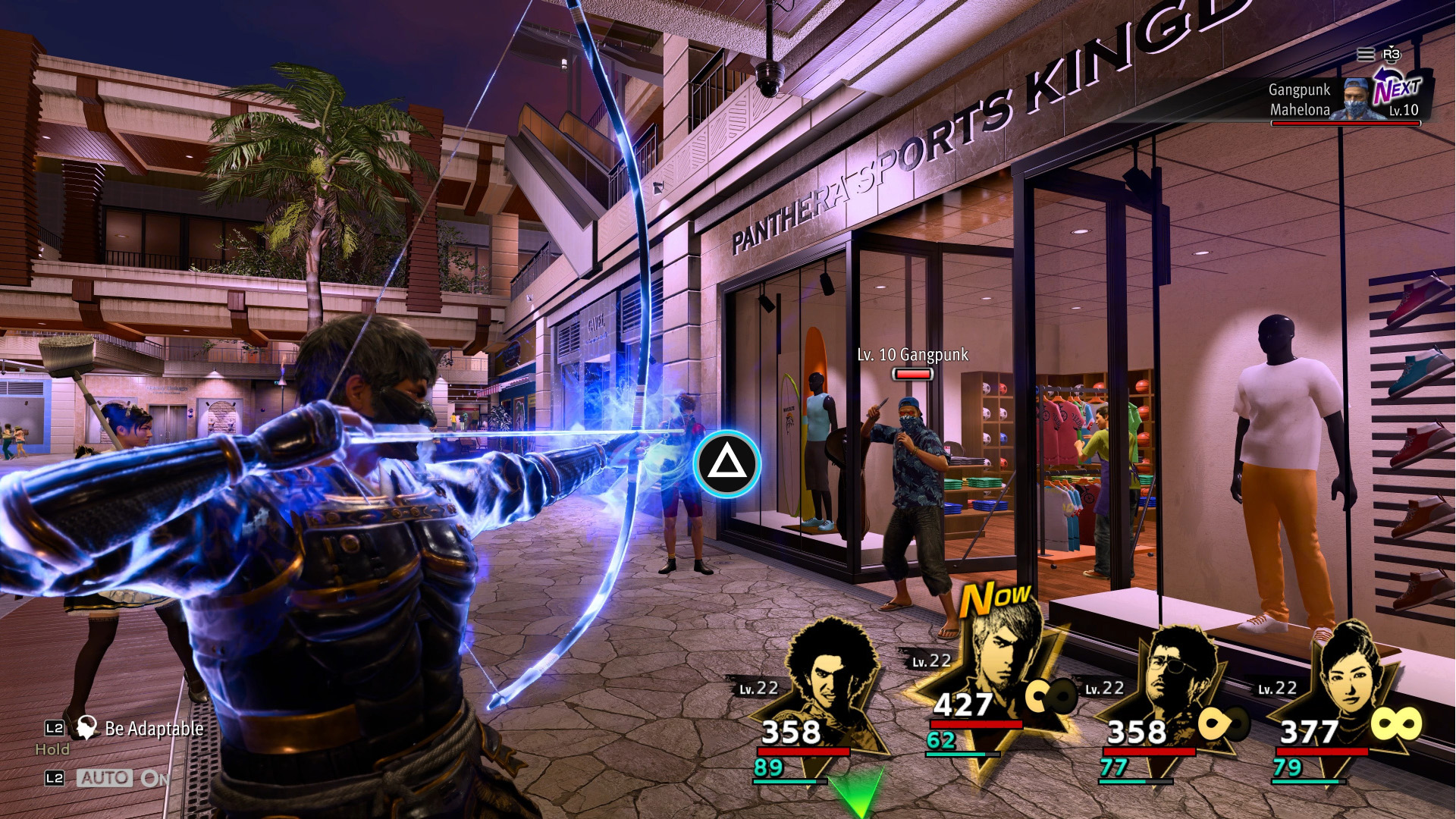This screenshot has width=1456, height=819.
Task: Select the Gangpunk Mahelona enemy info tab
Action: pyautogui.click(x=1298, y=99)
